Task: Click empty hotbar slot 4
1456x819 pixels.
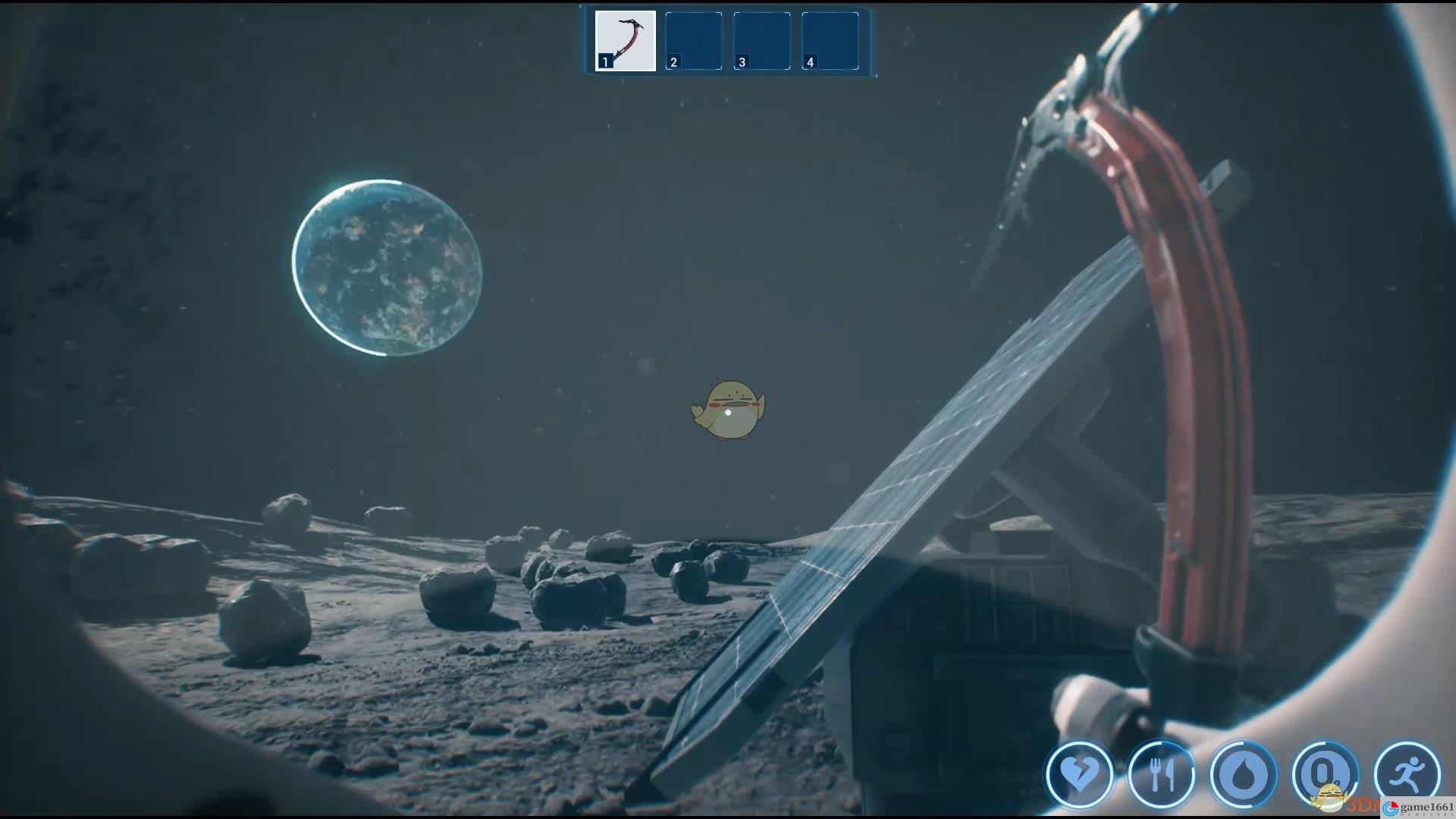Action: coord(830,41)
